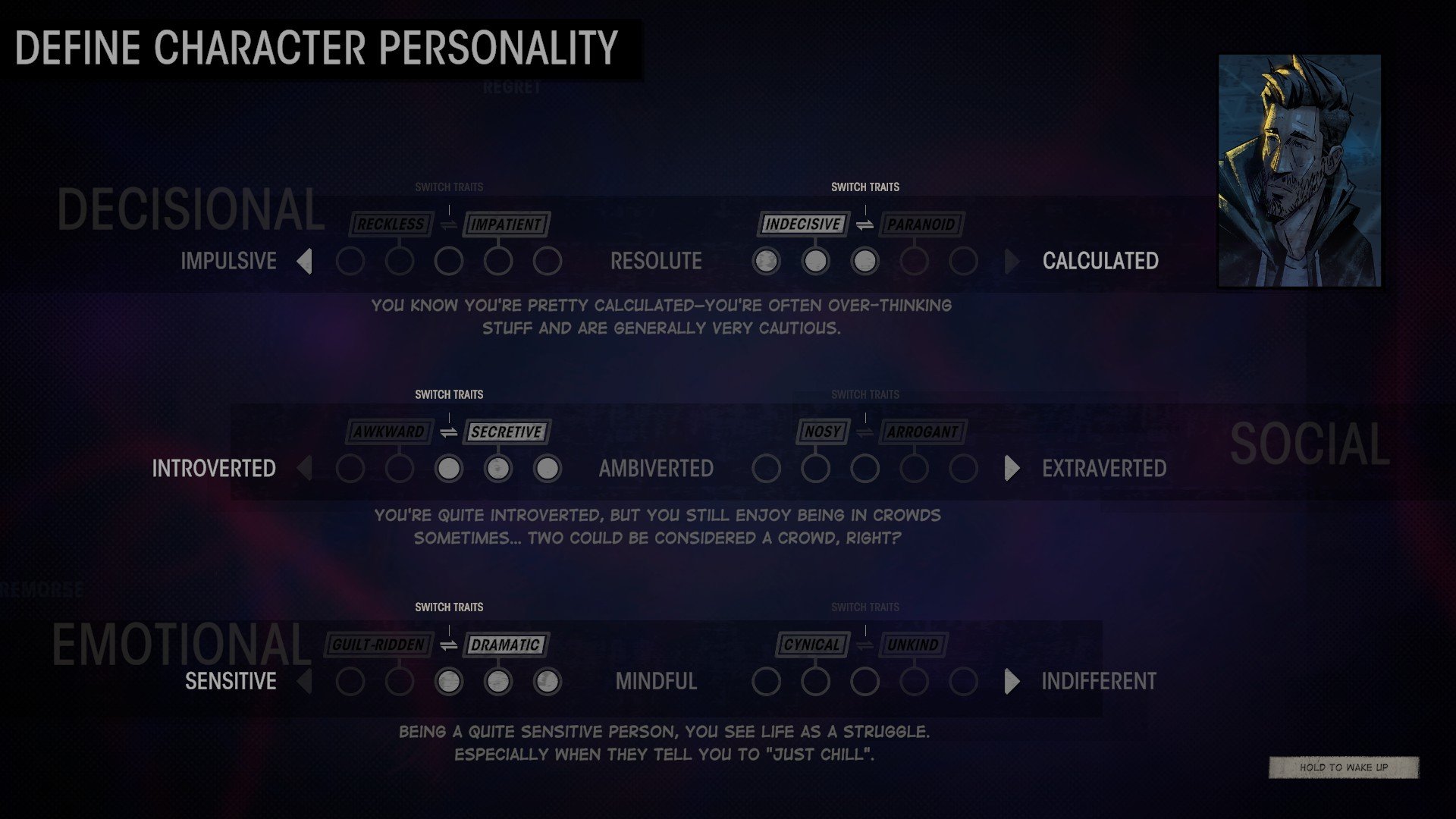Choose the Dramatic trait tag
The height and width of the screenshot is (819, 1456).
505,645
